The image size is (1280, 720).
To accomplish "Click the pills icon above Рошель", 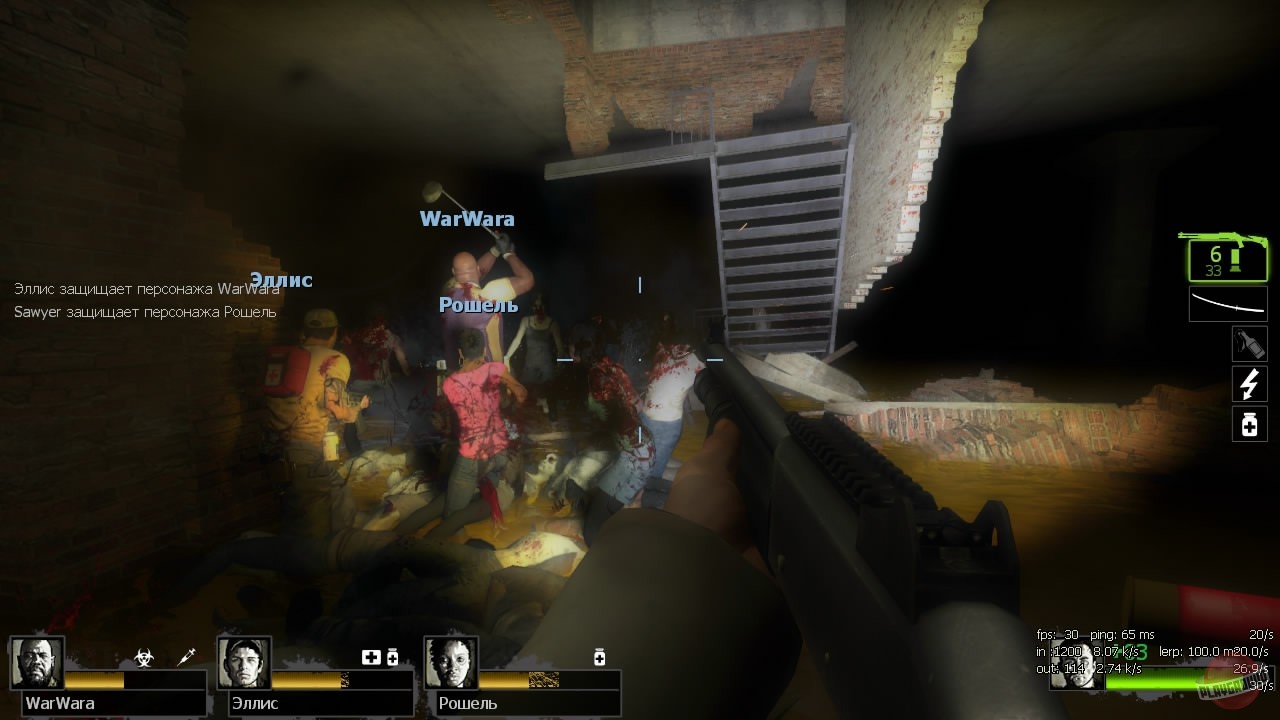I will pos(598,657).
